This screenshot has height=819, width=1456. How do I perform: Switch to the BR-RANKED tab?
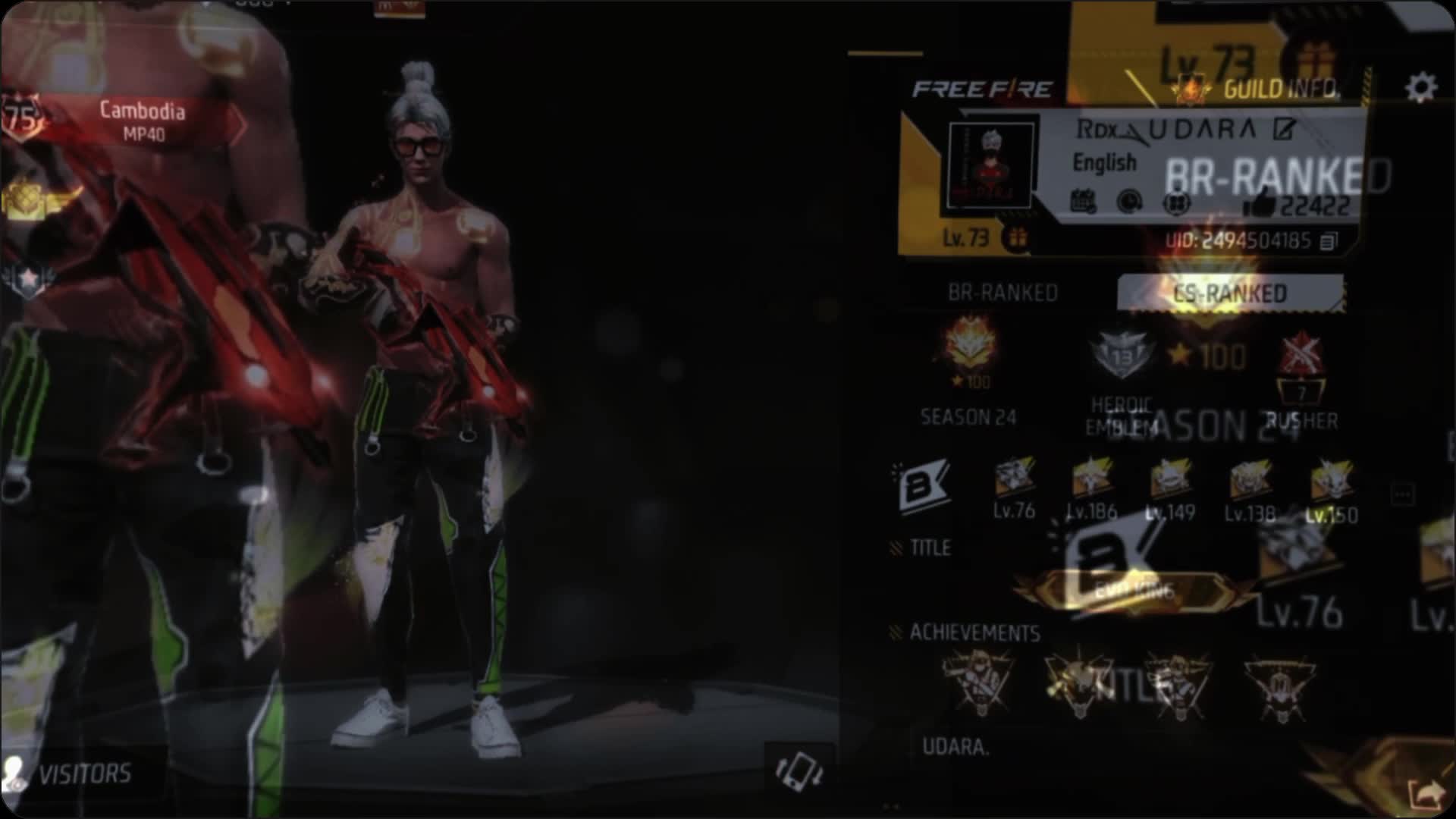click(1003, 293)
